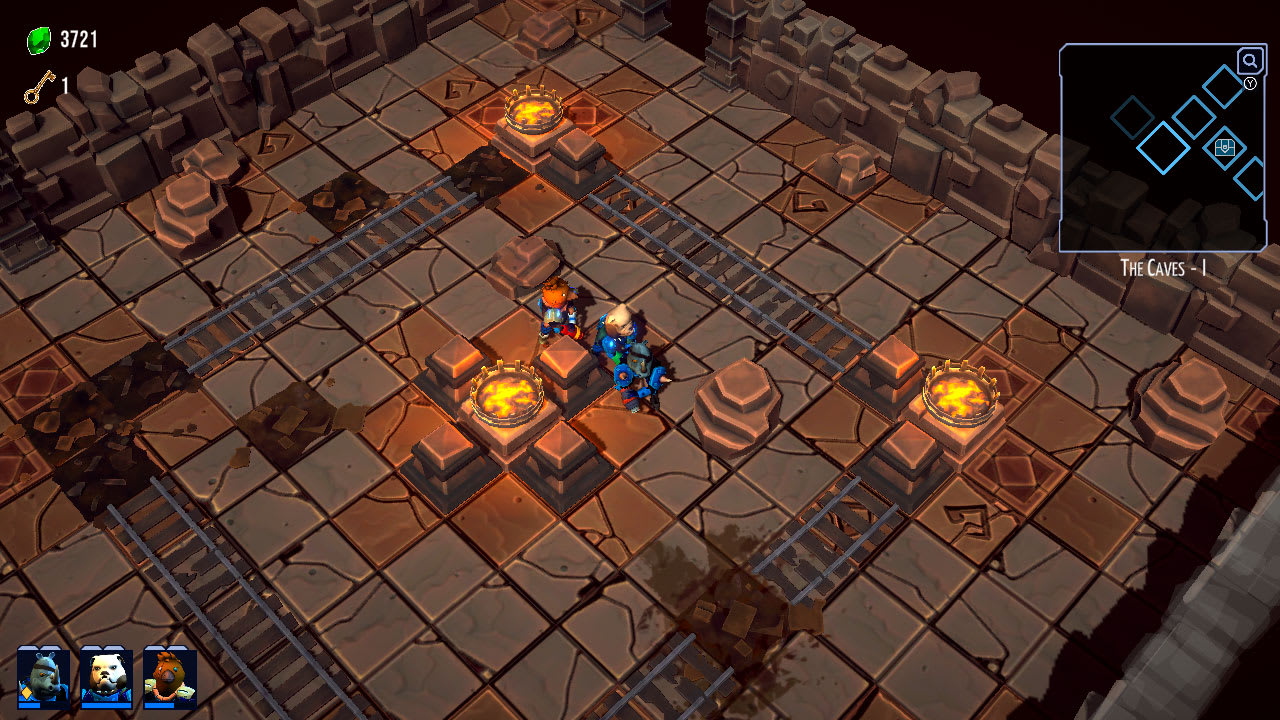Select the bird character portrait

click(169, 677)
